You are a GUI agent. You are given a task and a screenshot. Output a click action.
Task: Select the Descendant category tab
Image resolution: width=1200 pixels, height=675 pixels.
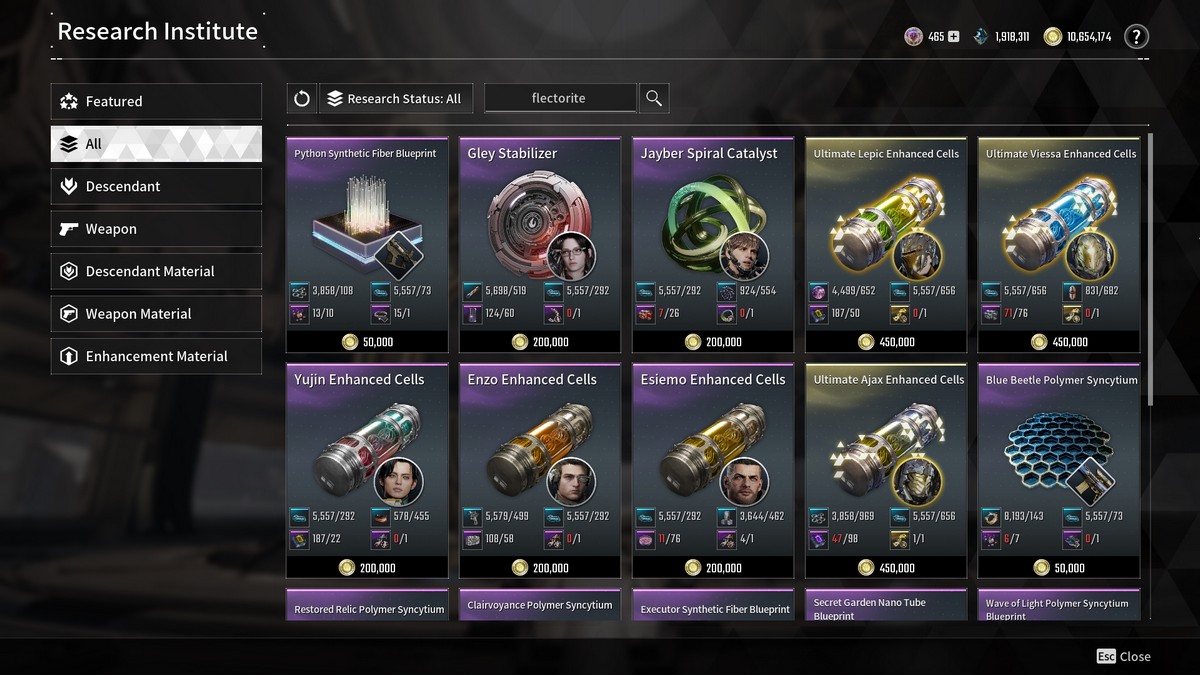[x=156, y=186]
